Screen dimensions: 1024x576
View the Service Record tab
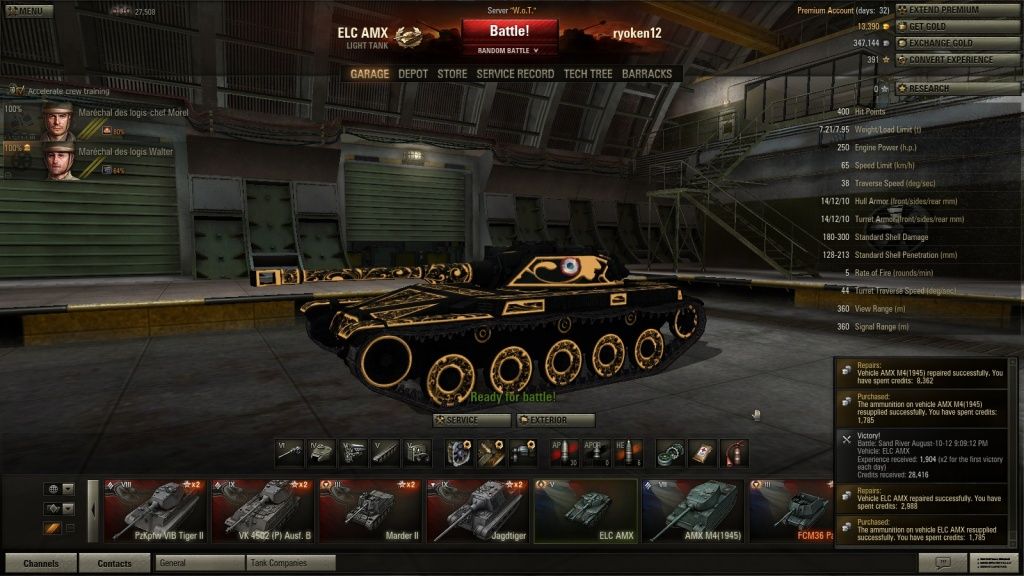click(515, 73)
